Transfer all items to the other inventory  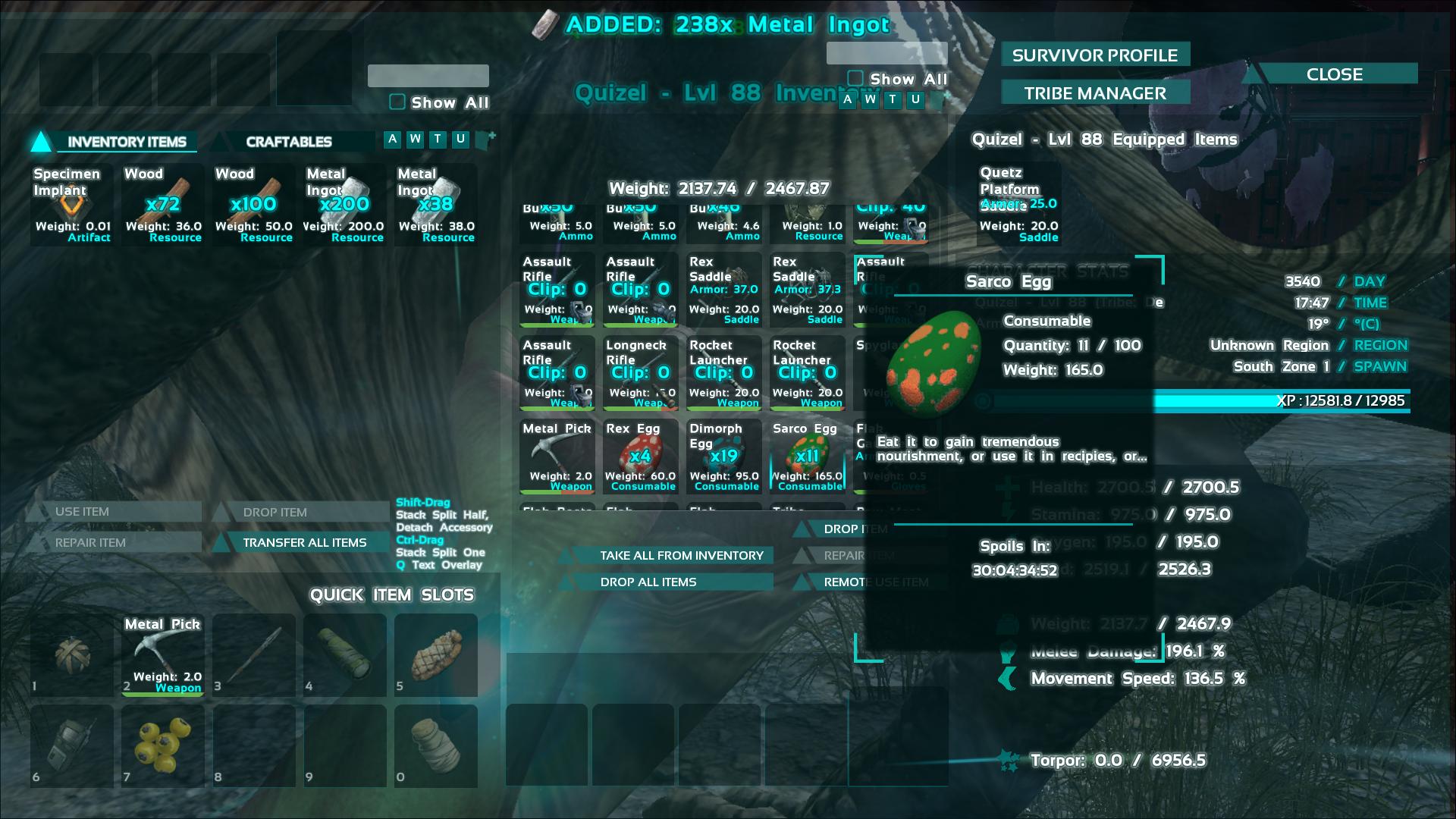[x=303, y=542]
